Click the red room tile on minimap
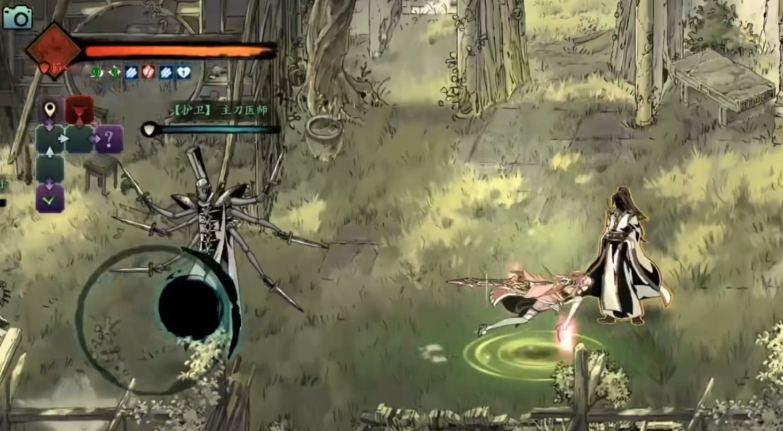Image resolution: width=783 pixels, height=431 pixels. pos(79,110)
